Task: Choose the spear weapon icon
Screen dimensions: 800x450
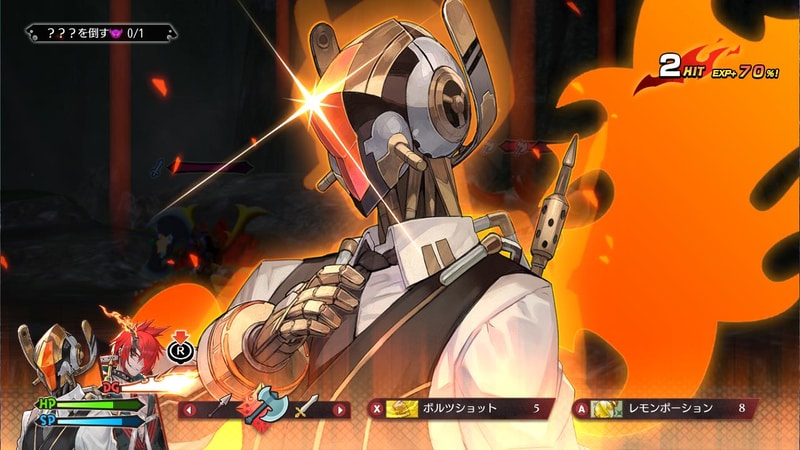Action: point(220,406)
